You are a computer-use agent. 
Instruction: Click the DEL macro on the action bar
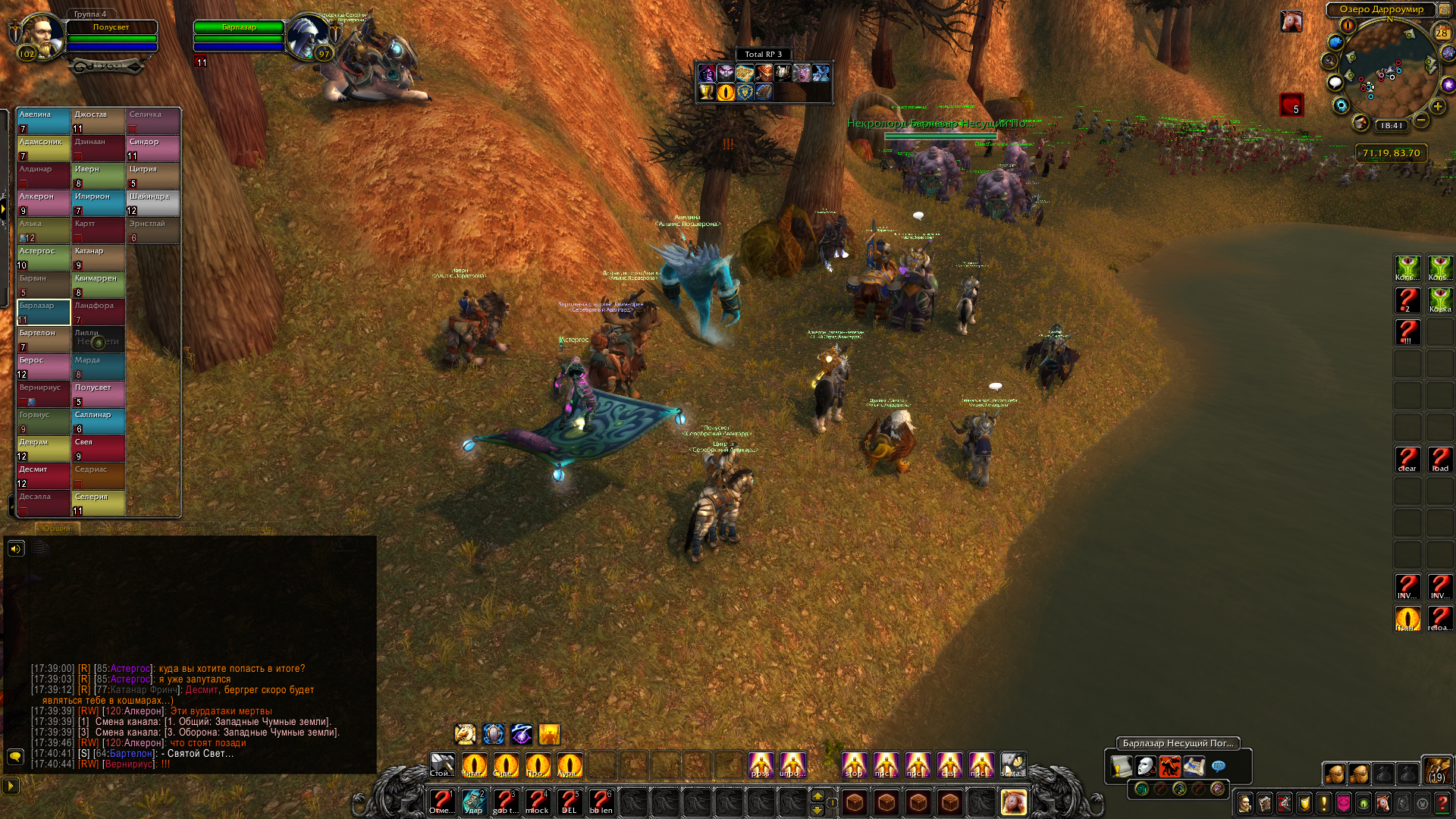click(x=569, y=801)
